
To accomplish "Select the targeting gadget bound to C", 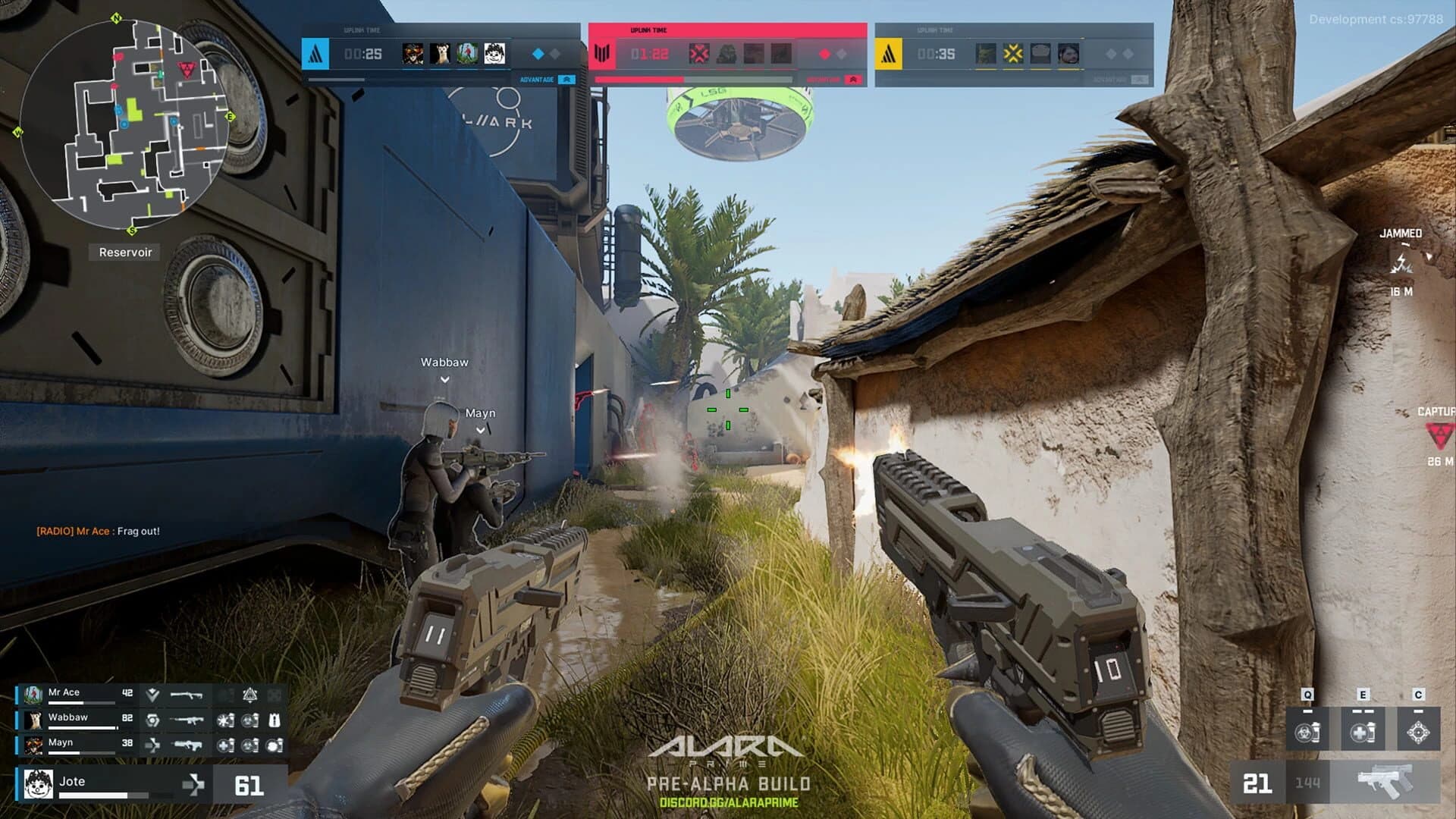I will click(x=1418, y=731).
